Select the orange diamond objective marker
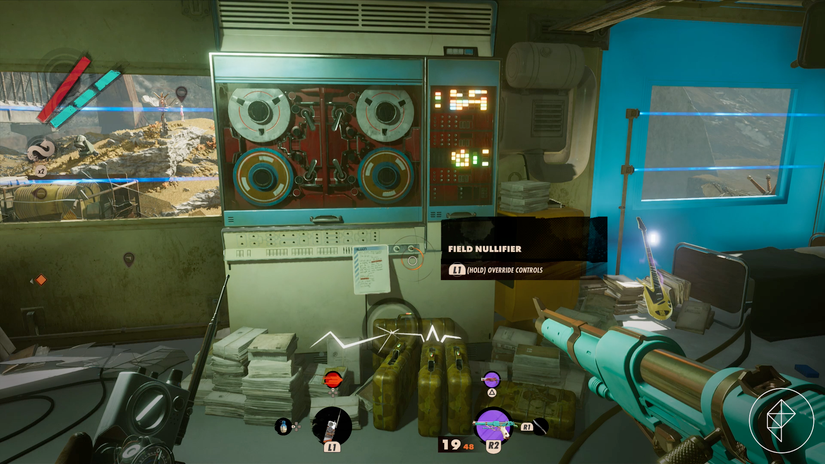 [x=41, y=280]
